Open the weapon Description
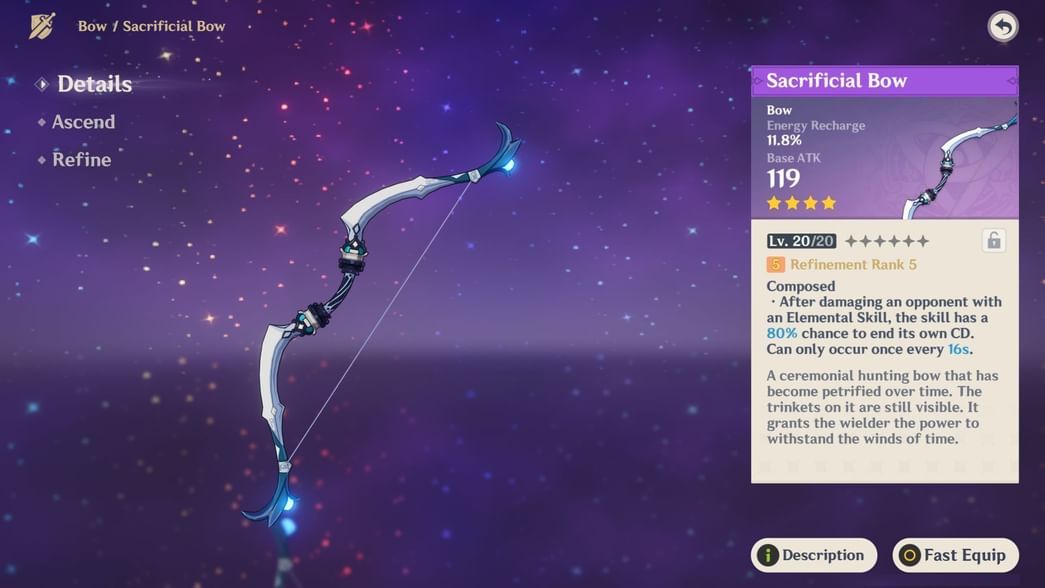 click(x=813, y=555)
